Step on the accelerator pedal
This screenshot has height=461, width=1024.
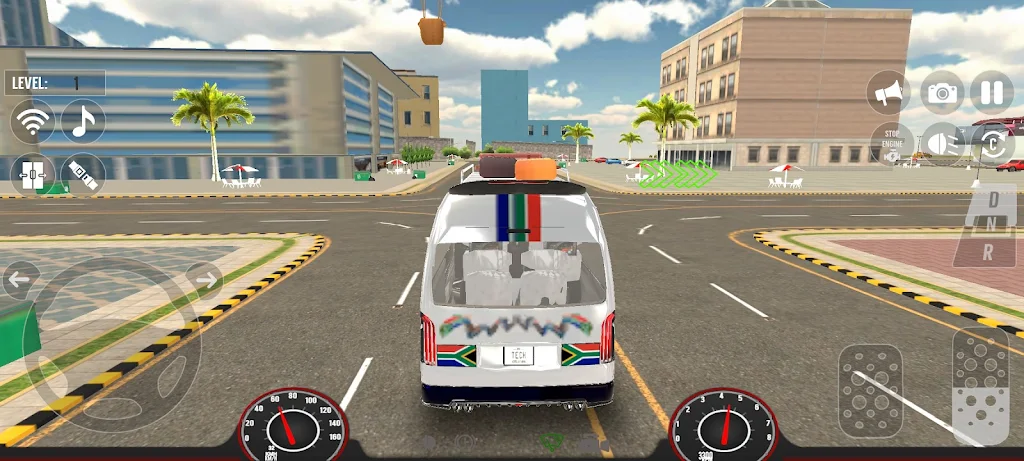[x=980, y=385]
